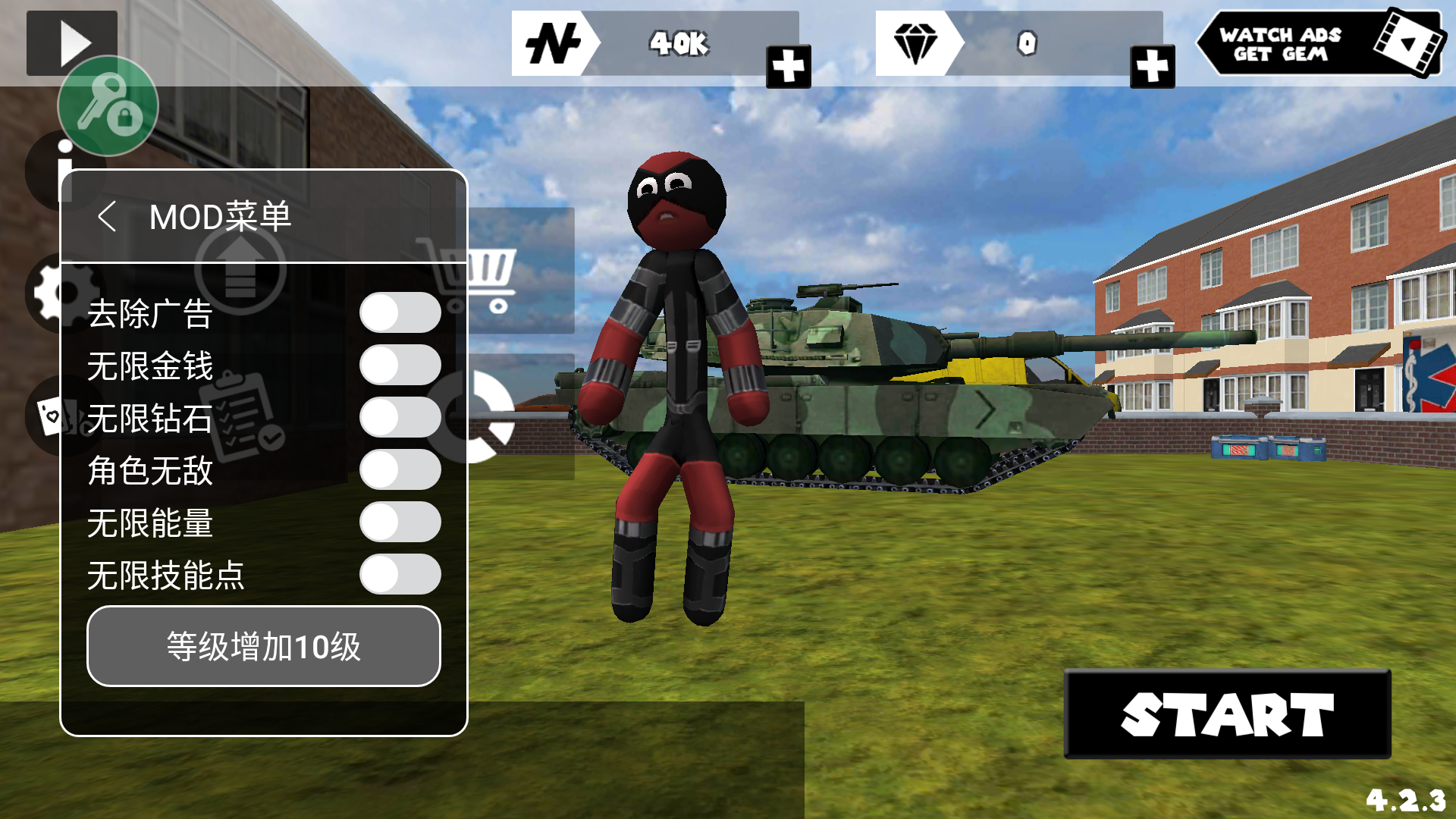The height and width of the screenshot is (819, 1456).
Task: Watch ads to get a gem
Action: [1319, 43]
